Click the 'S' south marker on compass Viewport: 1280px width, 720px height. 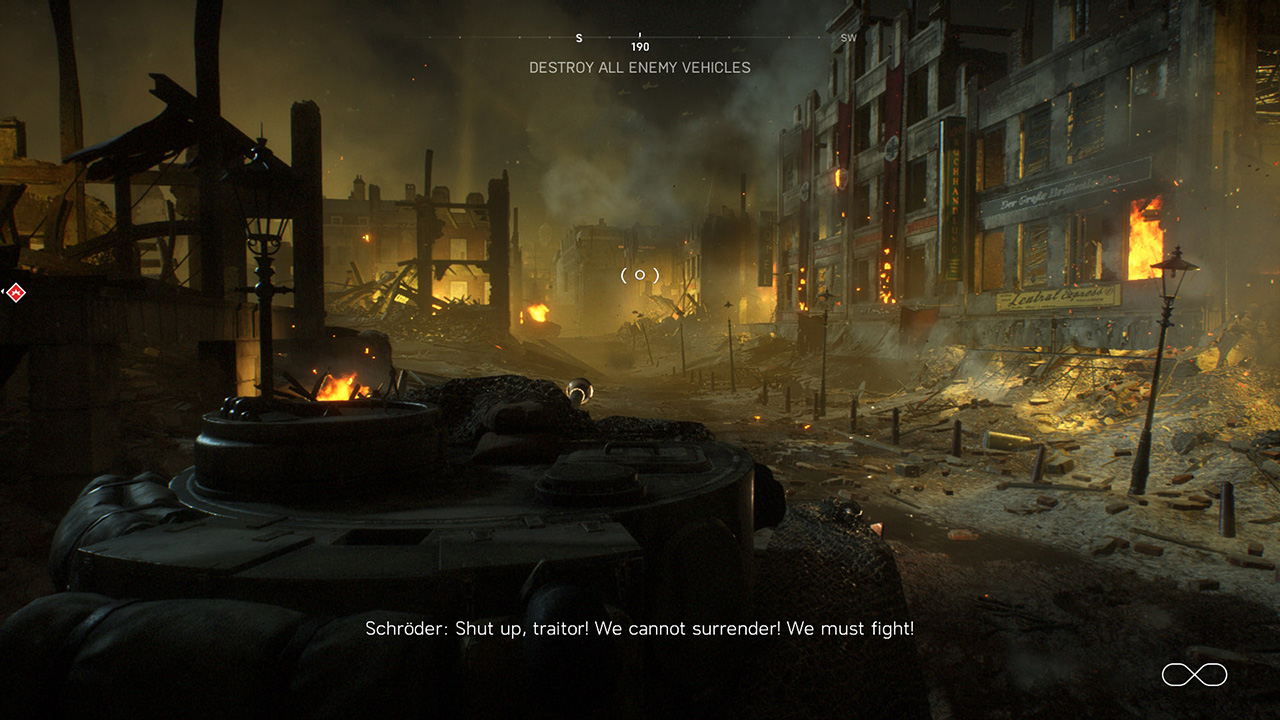pyautogui.click(x=577, y=36)
